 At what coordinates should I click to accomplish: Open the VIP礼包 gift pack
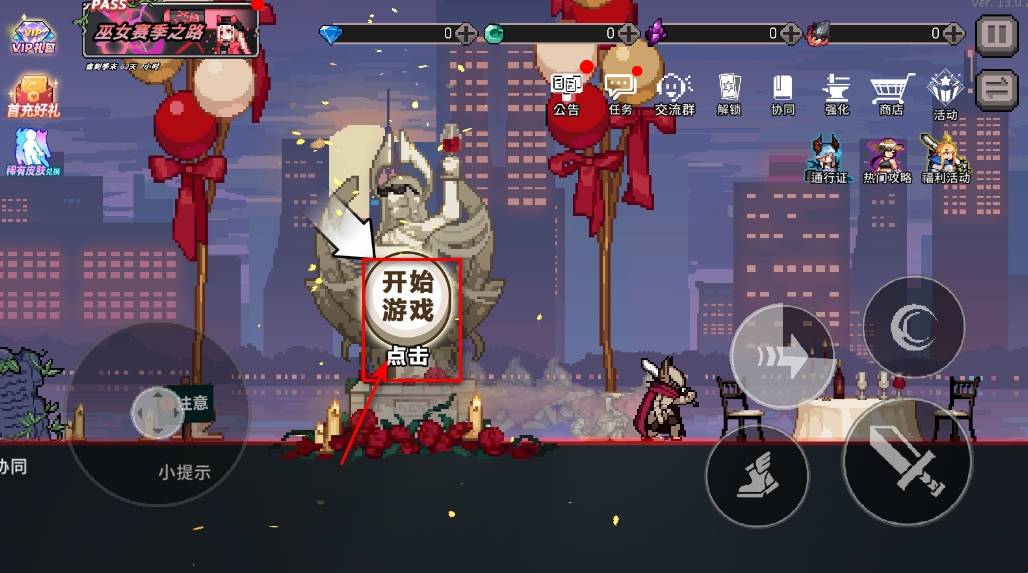tap(31, 36)
